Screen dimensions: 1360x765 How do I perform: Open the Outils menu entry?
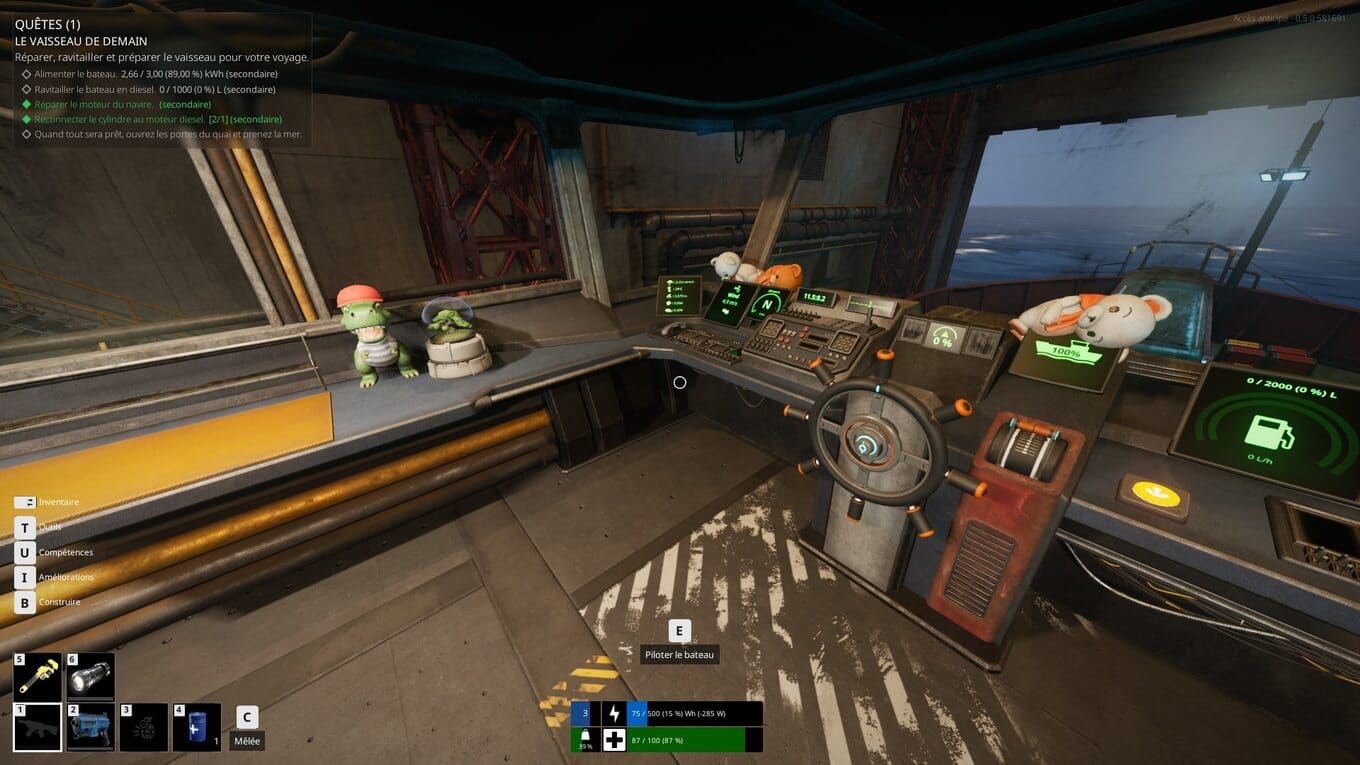coord(49,527)
